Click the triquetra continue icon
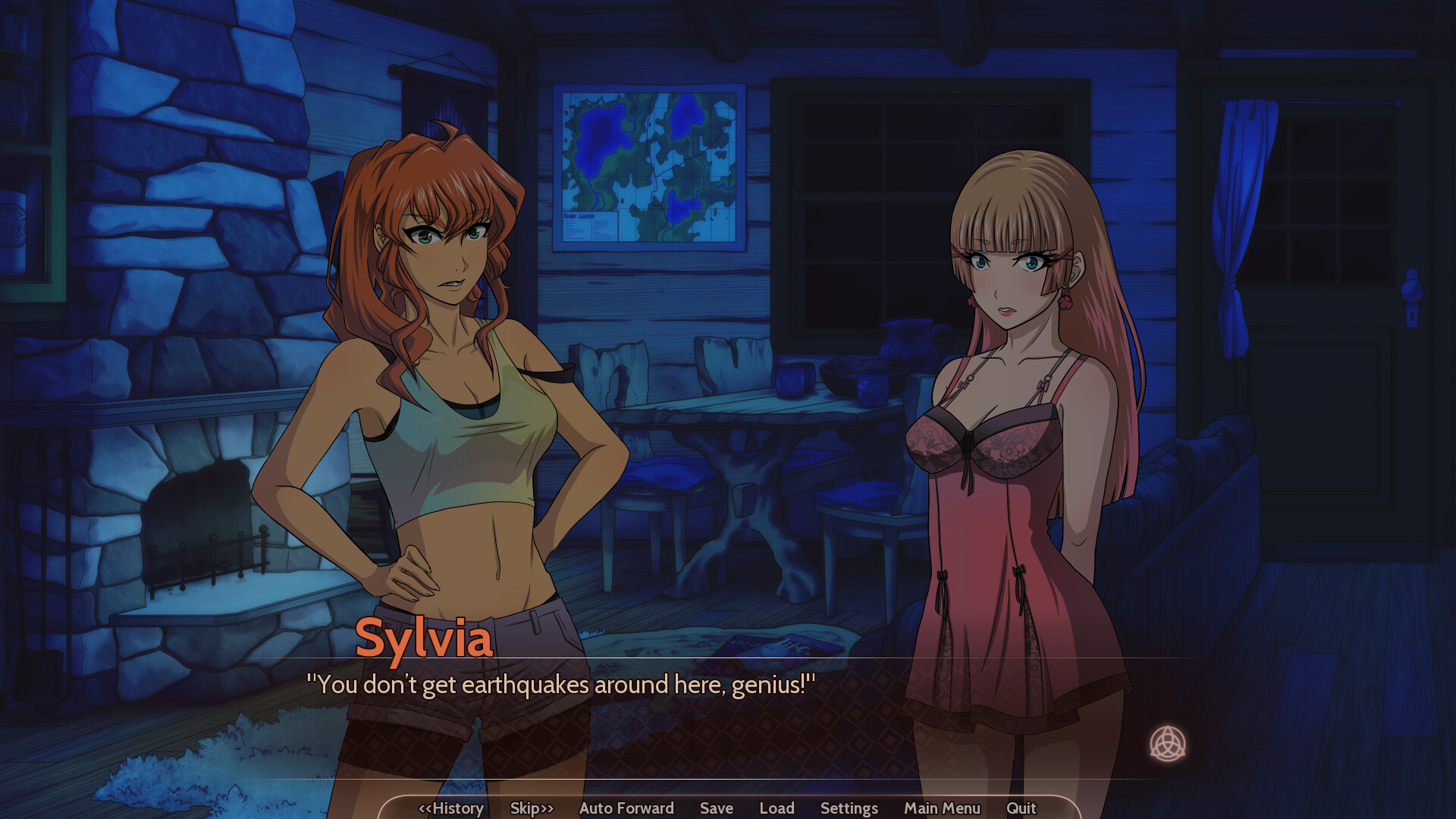1456x819 pixels. (x=1167, y=743)
